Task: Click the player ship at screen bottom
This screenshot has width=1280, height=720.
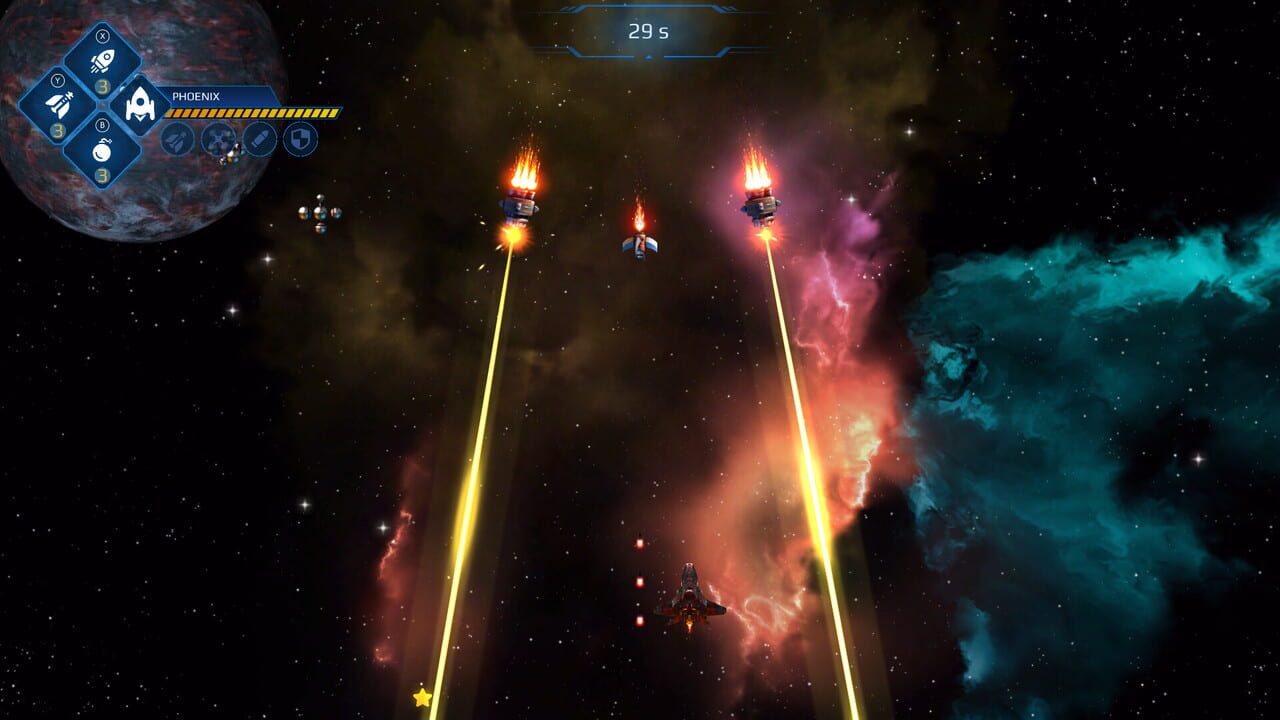Action: [x=690, y=600]
